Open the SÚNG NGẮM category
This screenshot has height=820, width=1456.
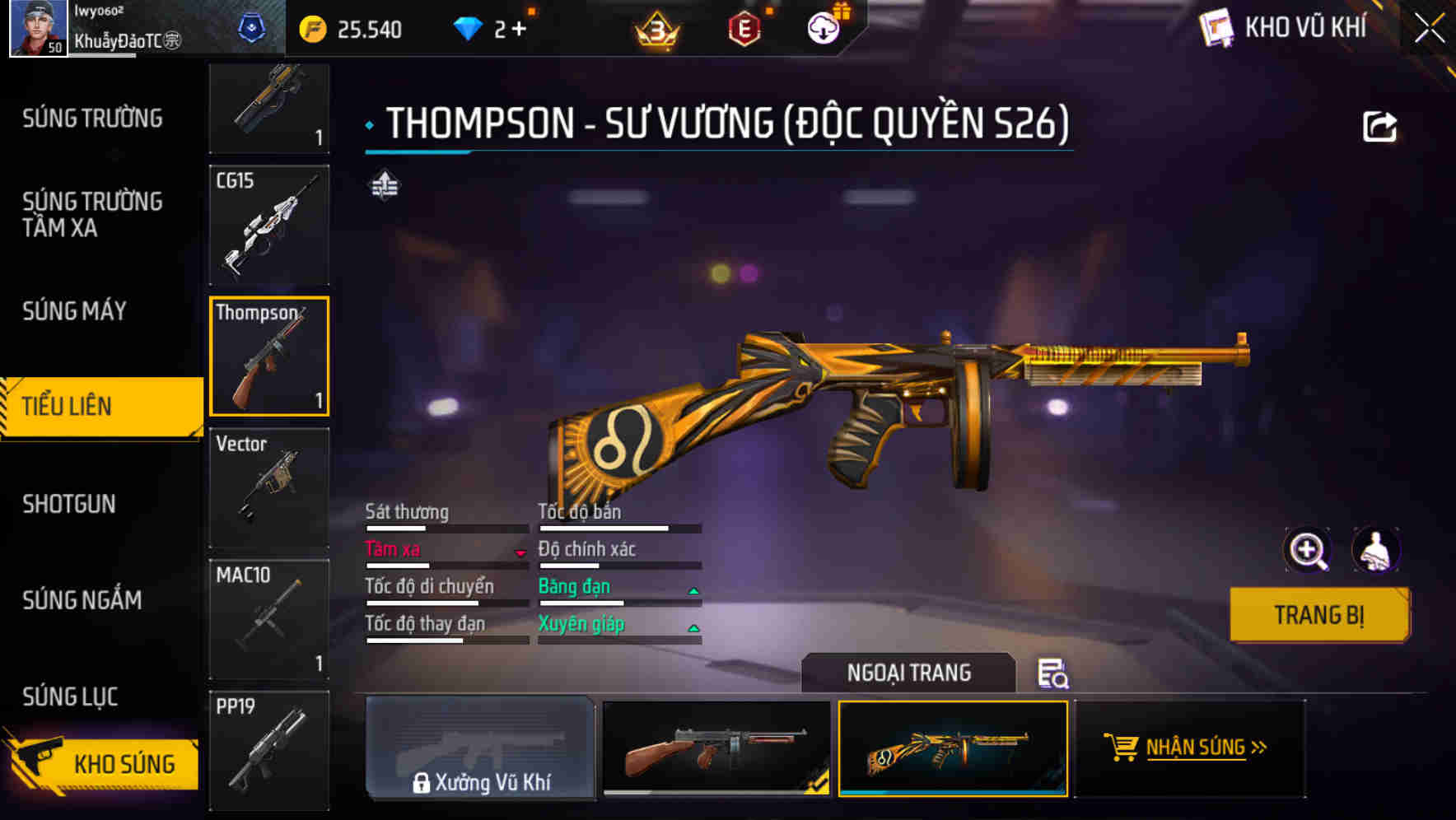pyautogui.click(x=91, y=601)
